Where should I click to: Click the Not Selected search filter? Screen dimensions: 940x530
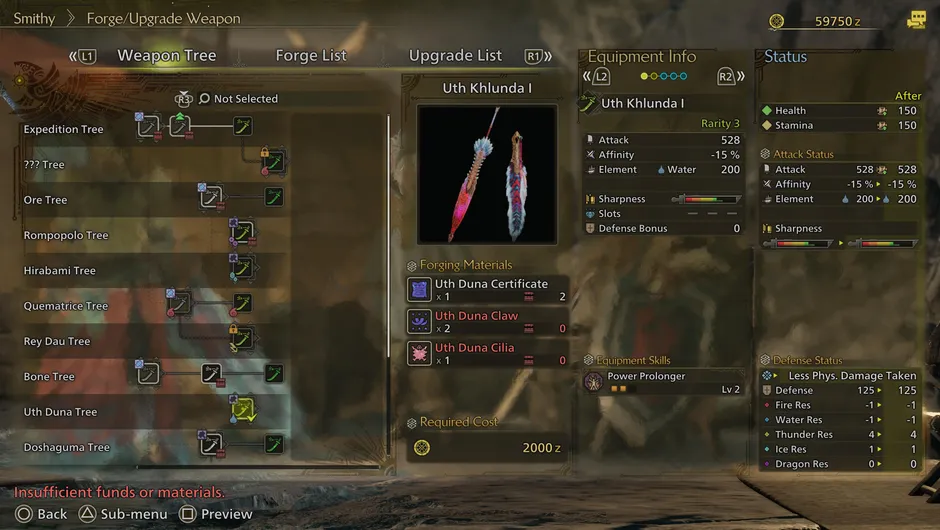pos(245,99)
